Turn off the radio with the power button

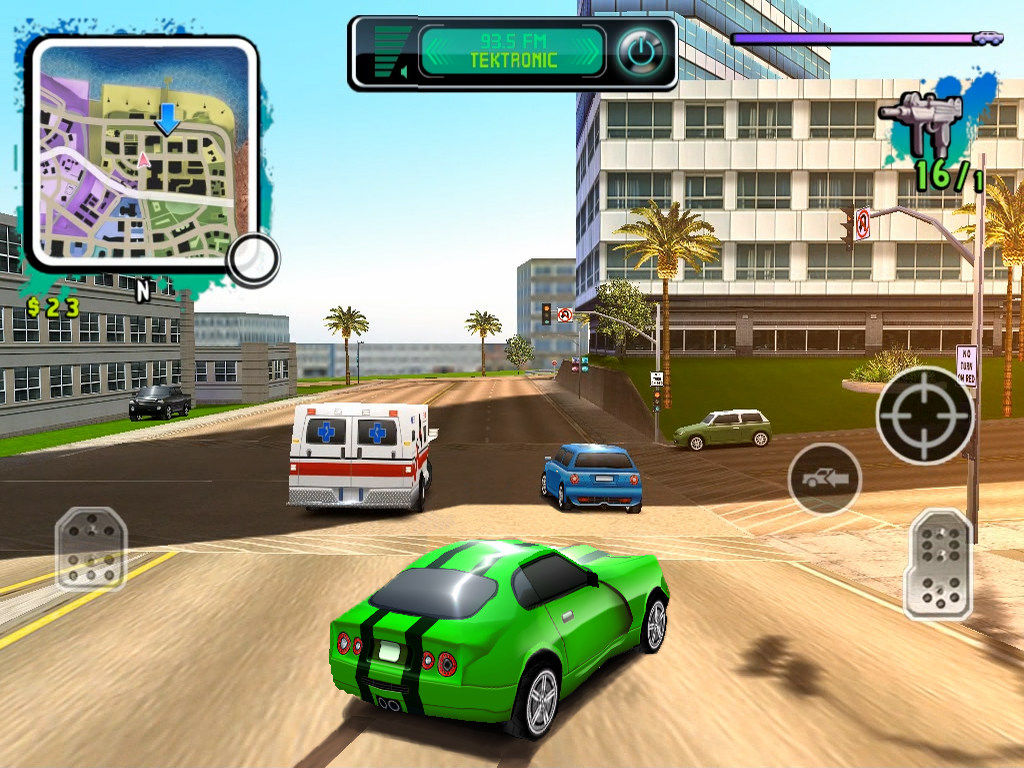point(640,52)
